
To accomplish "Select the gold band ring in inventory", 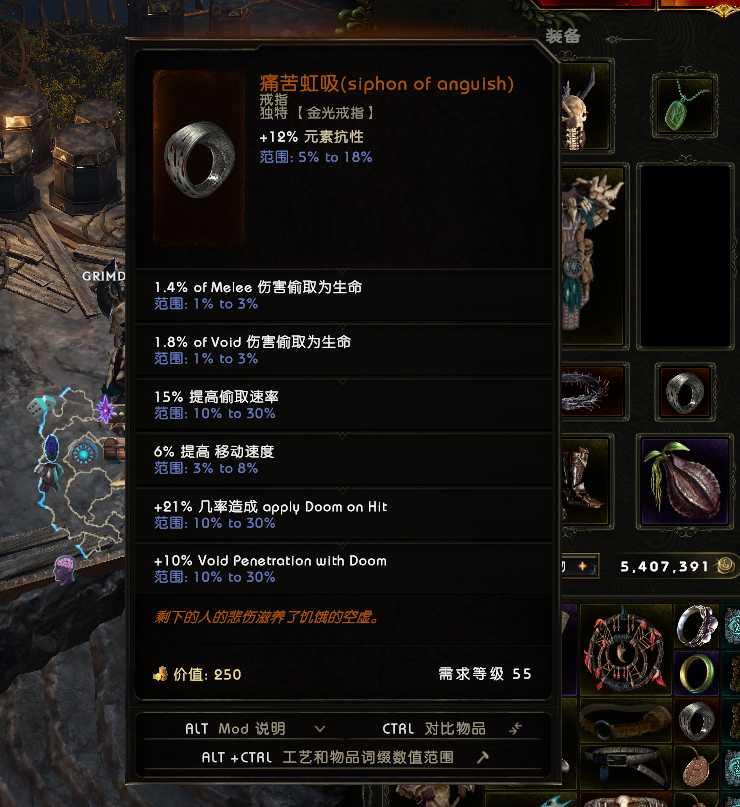I will coord(696,673).
